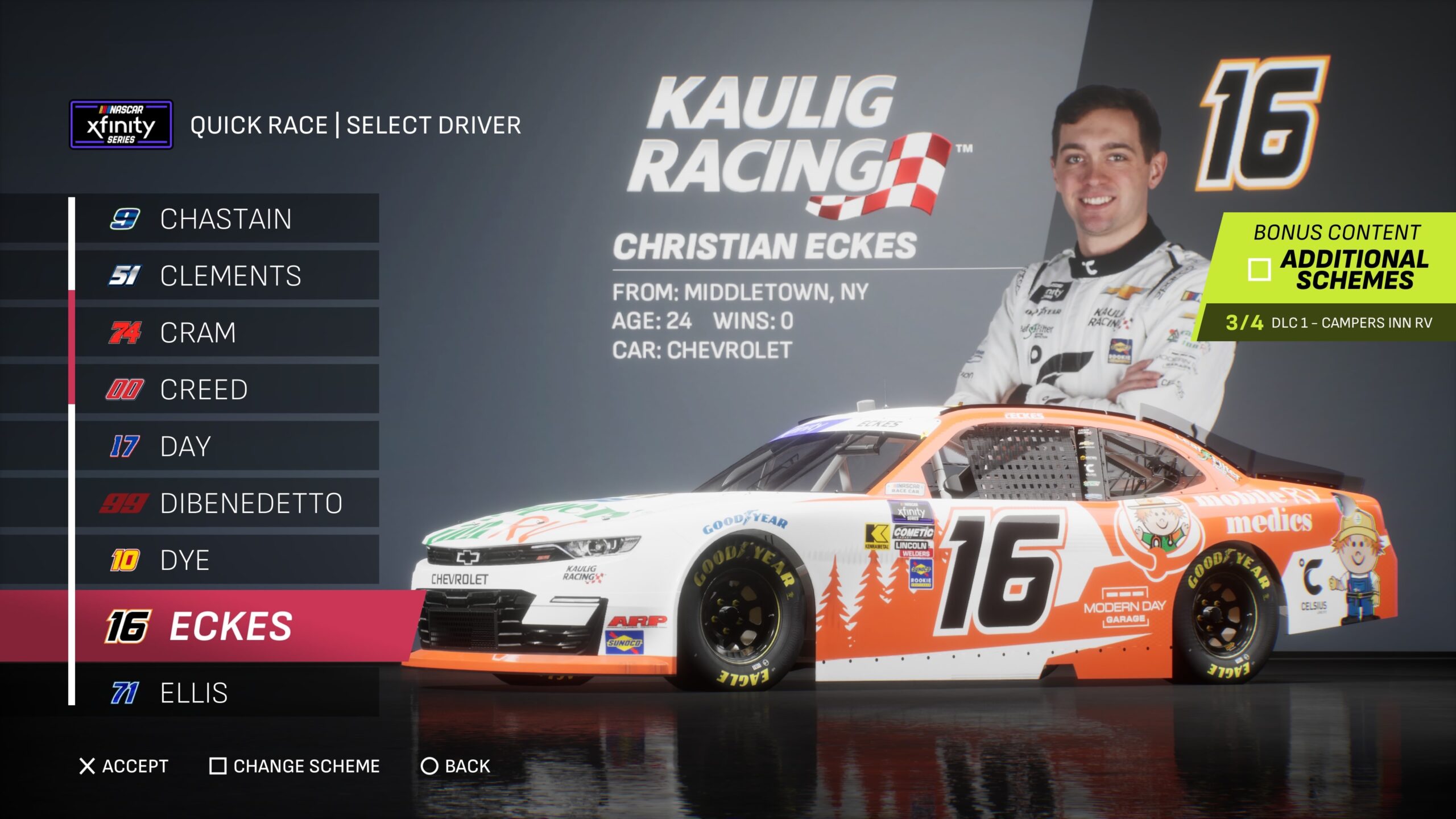Choose Clements, car number 51

tap(230, 276)
